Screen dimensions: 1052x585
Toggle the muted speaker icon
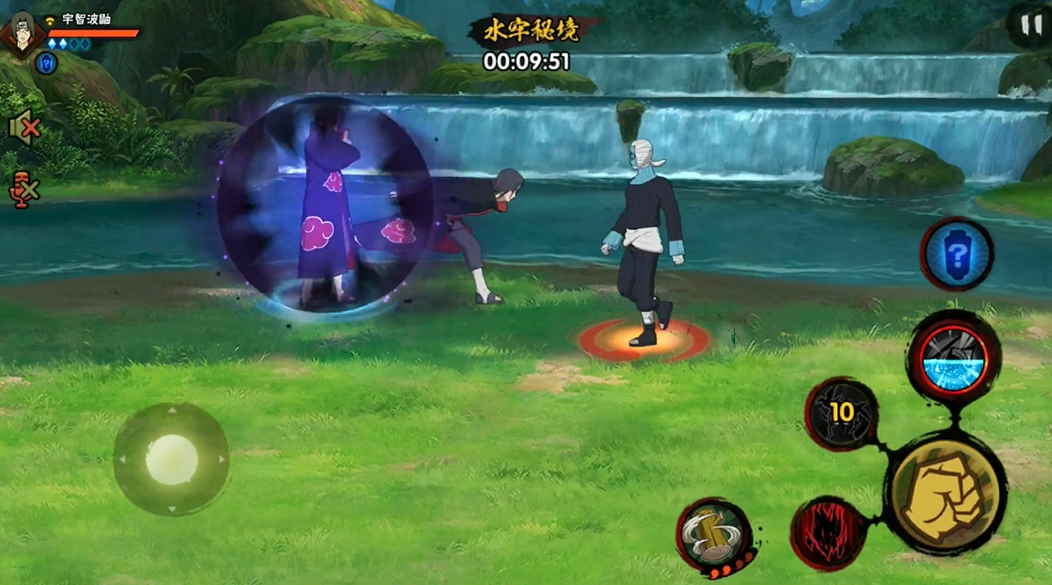(22, 128)
